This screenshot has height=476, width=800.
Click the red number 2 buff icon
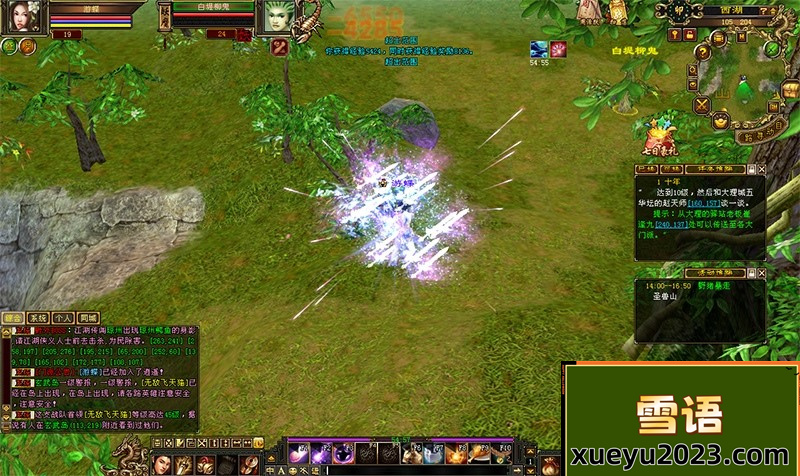coord(279,46)
